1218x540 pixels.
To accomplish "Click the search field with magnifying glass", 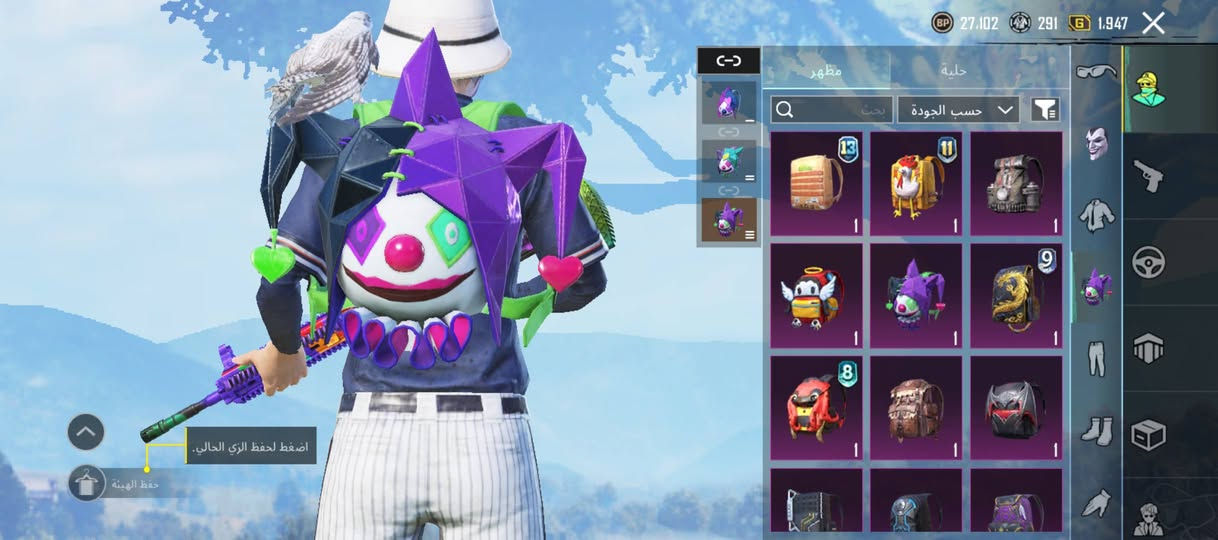I will 832,109.
